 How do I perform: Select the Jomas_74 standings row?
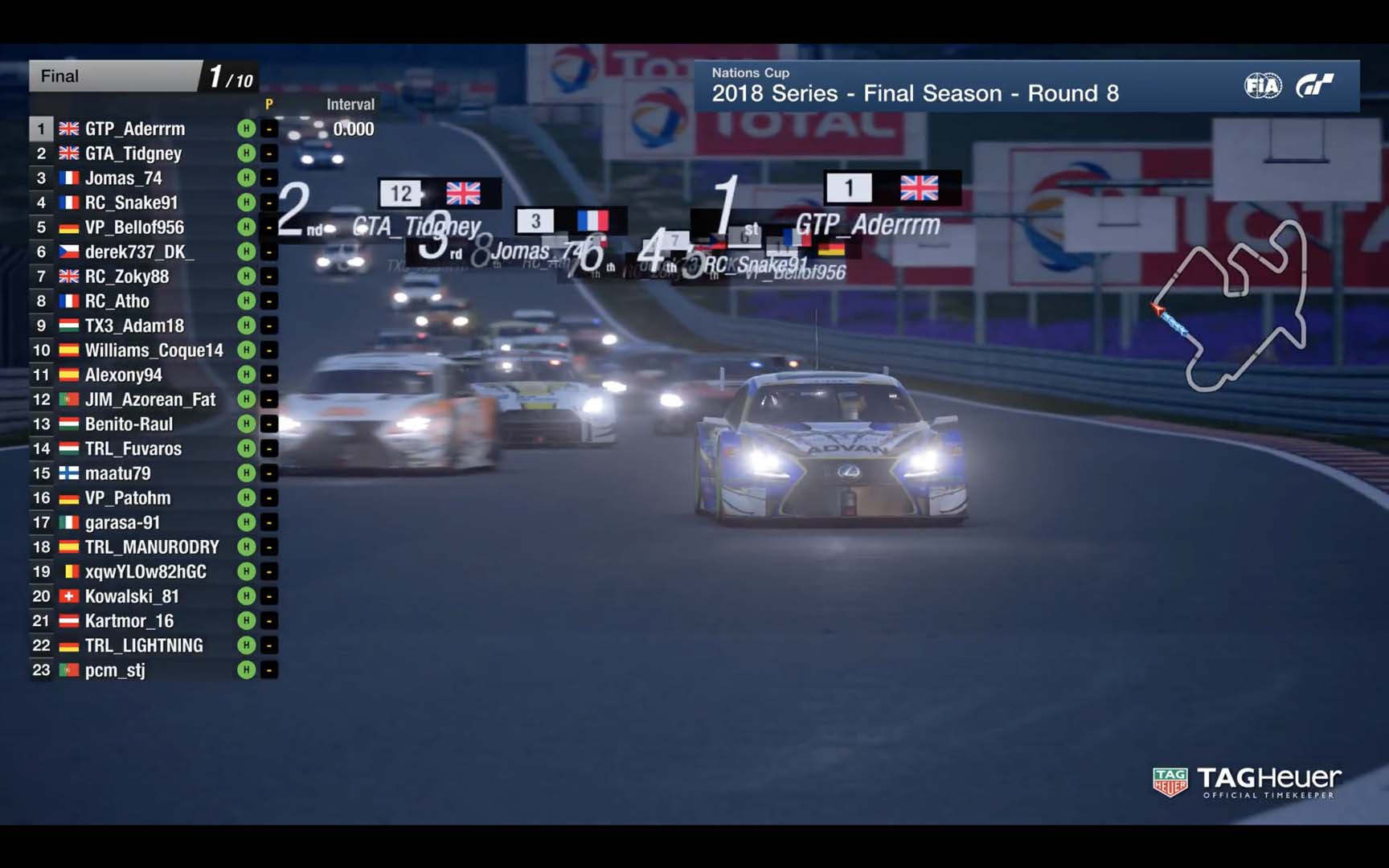click(x=124, y=178)
